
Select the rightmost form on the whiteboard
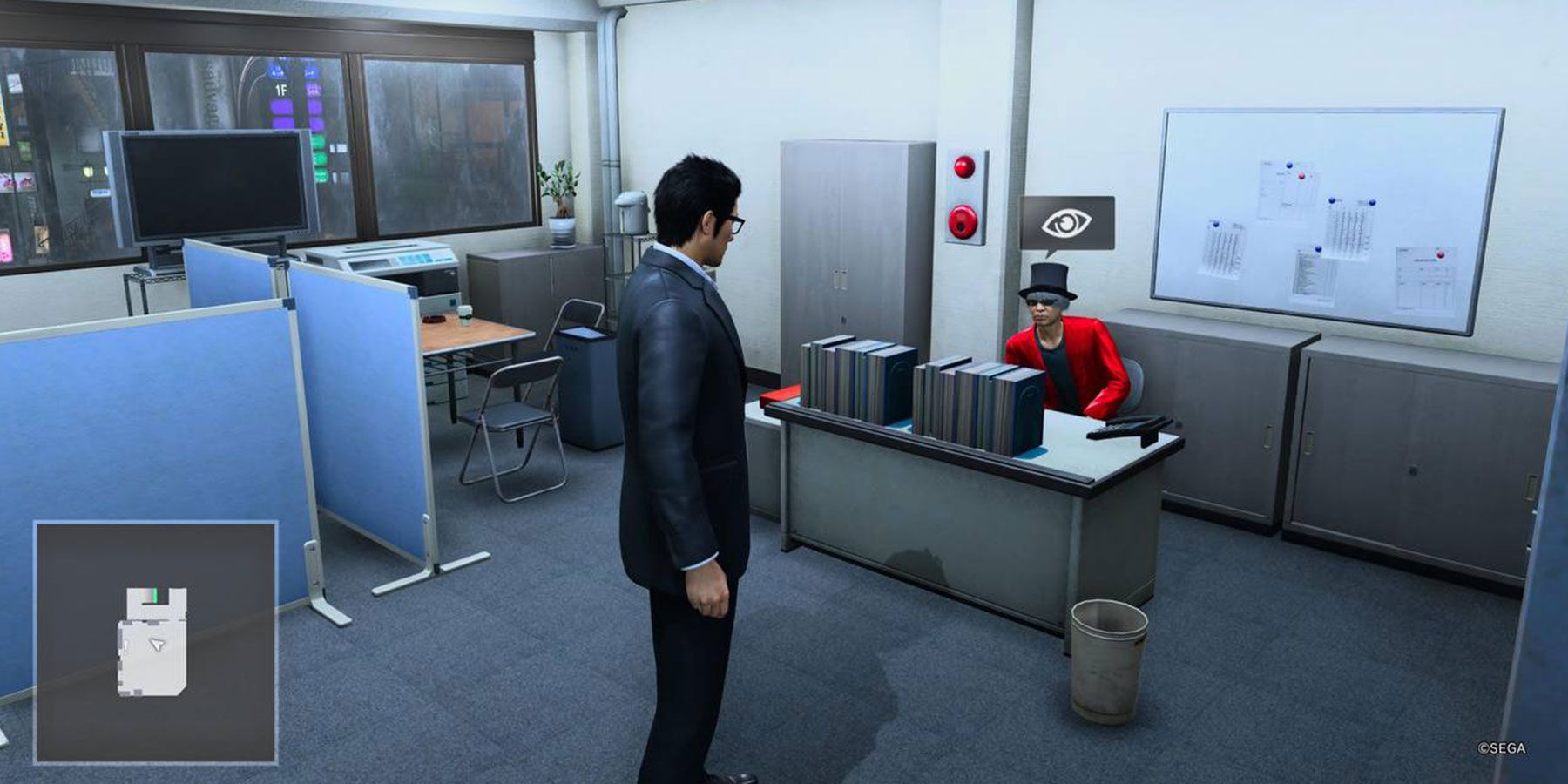(1427, 279)
